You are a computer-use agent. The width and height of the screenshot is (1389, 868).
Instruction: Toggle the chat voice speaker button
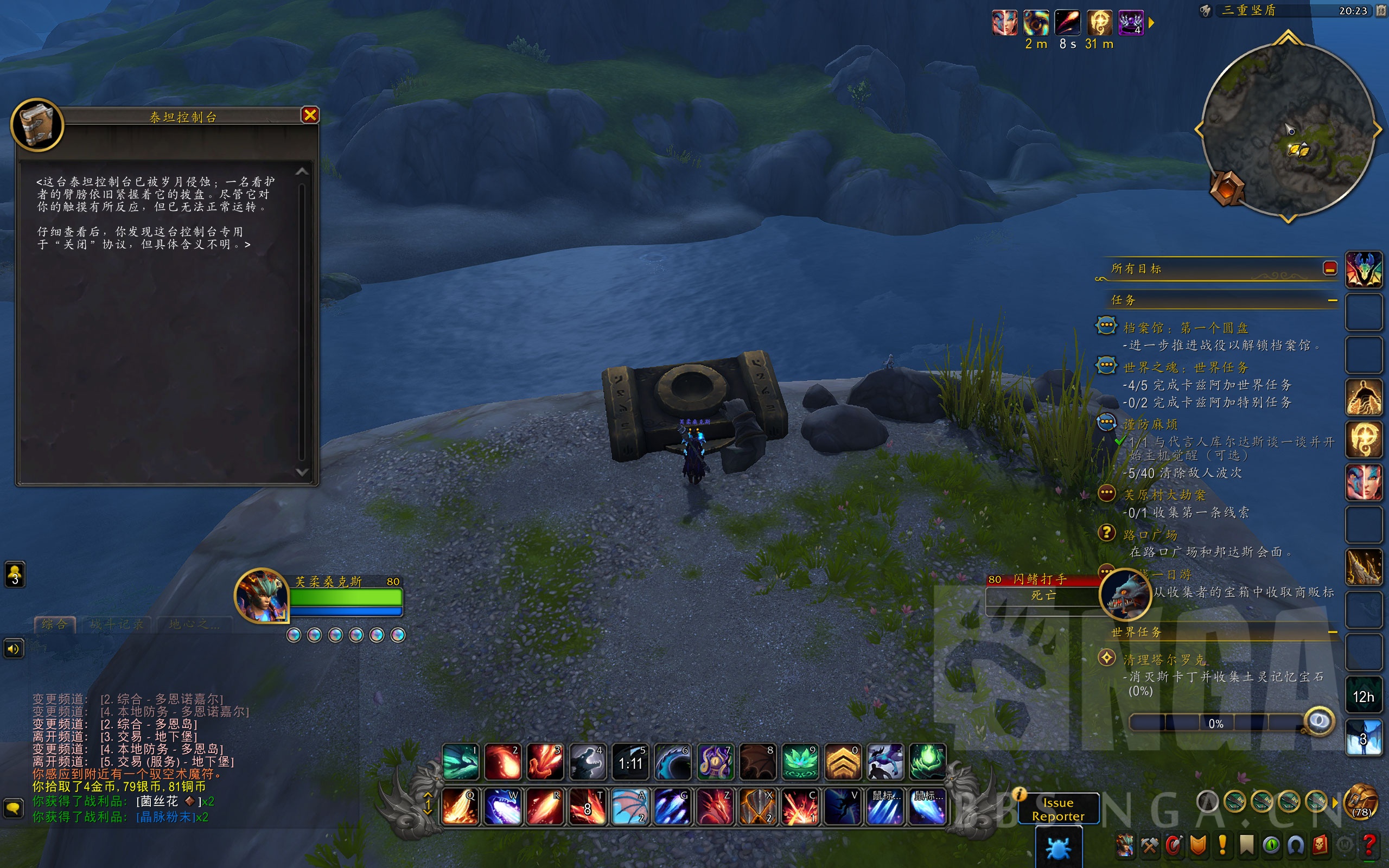point(13,649)
